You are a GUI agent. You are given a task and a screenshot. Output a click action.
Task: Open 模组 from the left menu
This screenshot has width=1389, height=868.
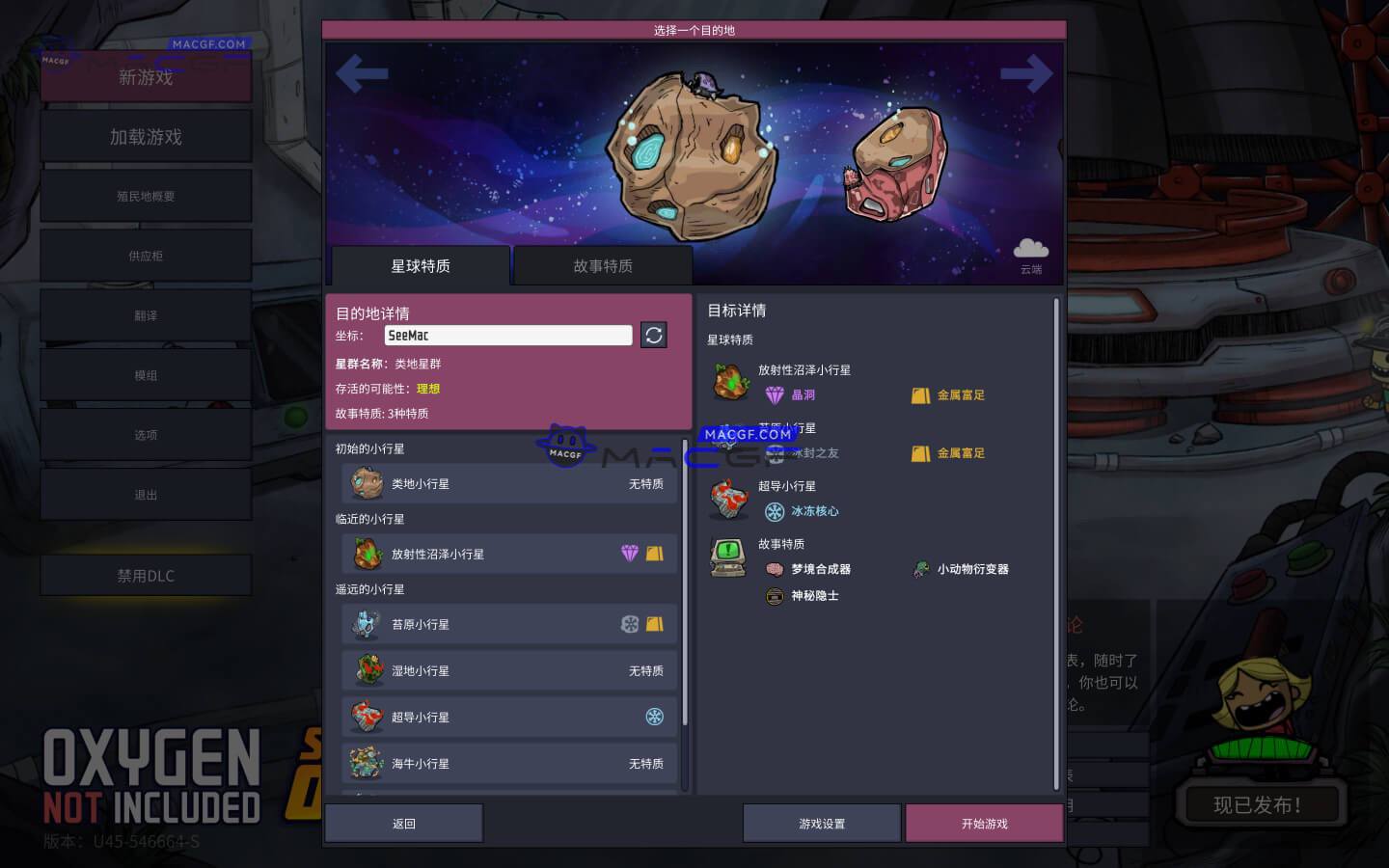[146, 374]
